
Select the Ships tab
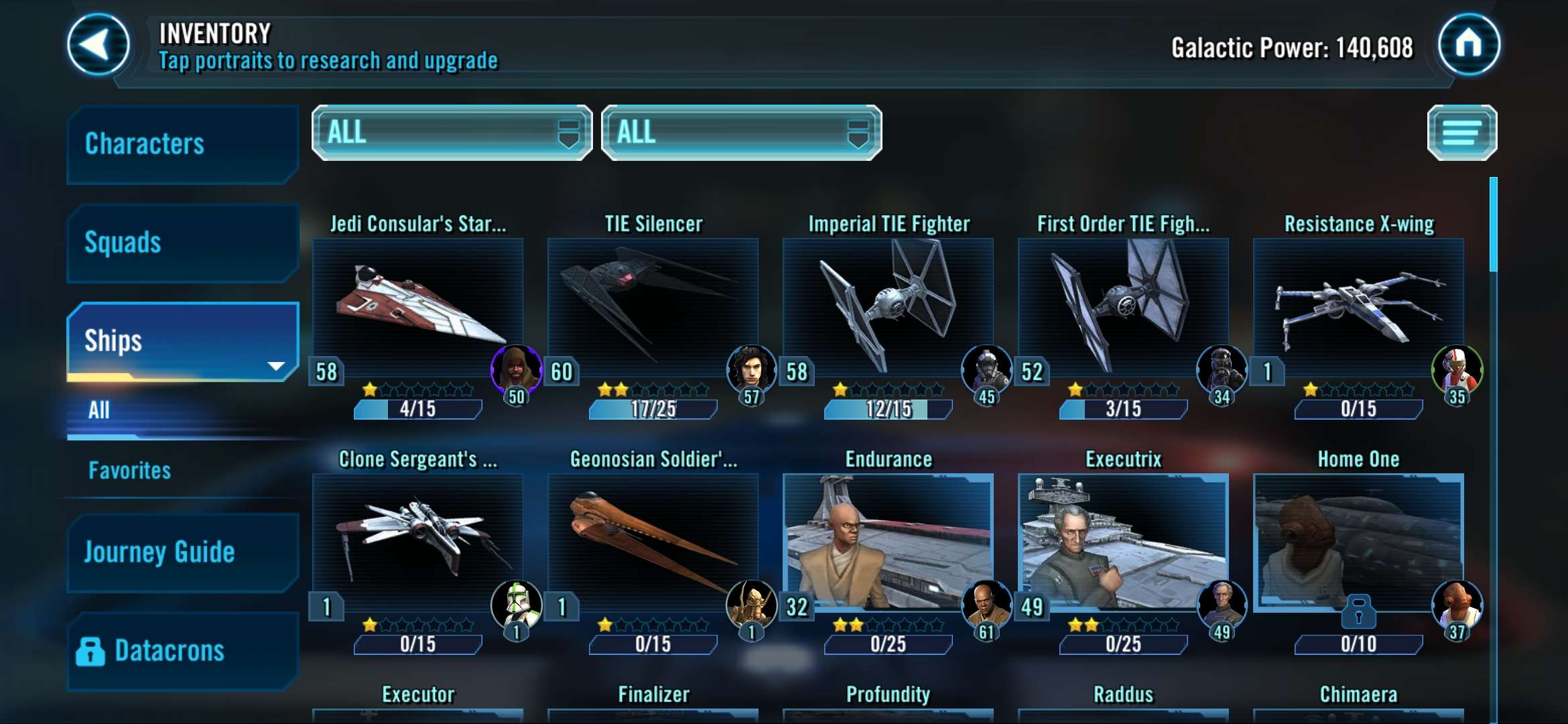coord(181,341)
